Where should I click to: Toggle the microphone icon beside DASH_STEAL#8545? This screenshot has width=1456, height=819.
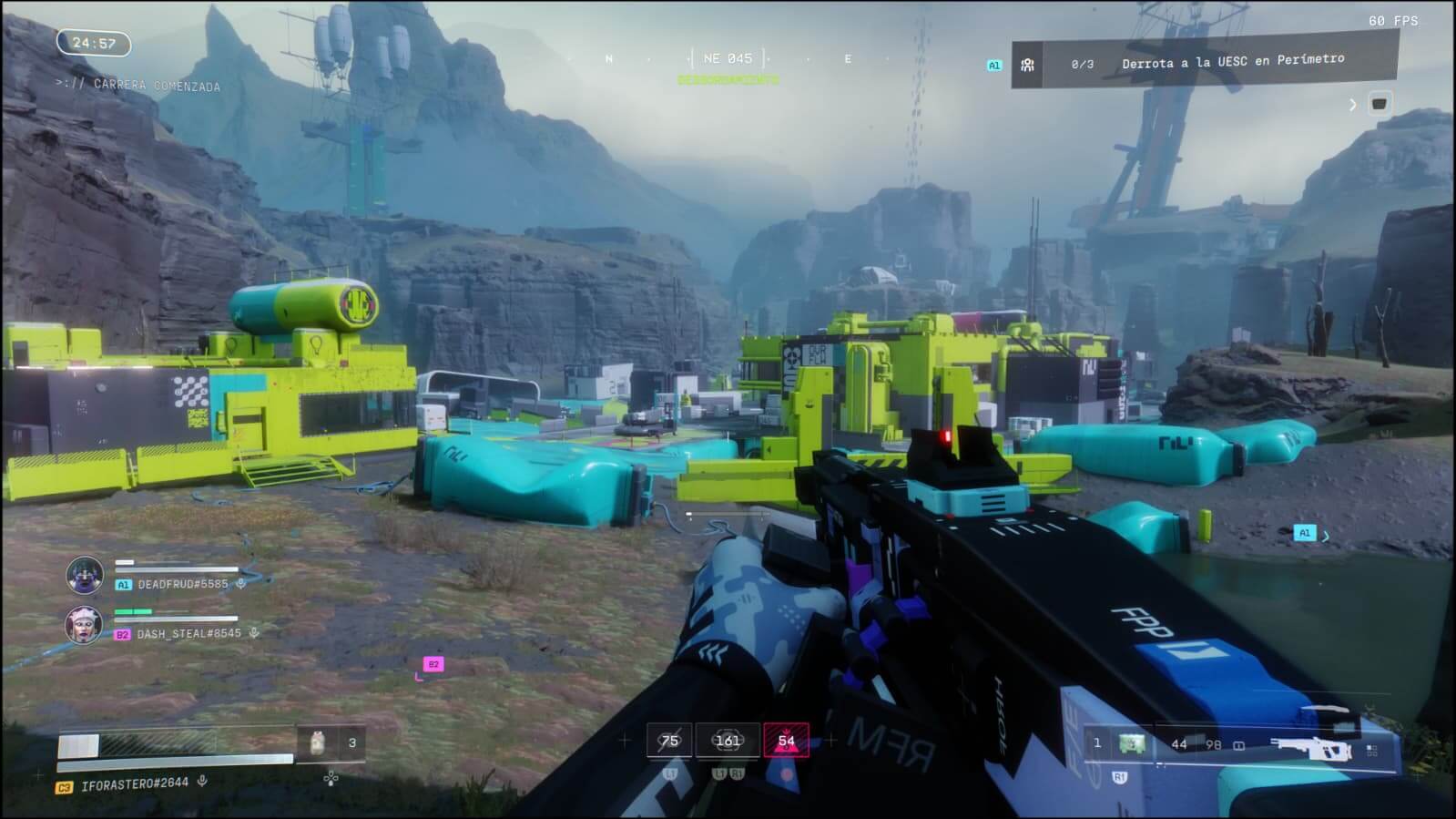click(x=254, y=633)
